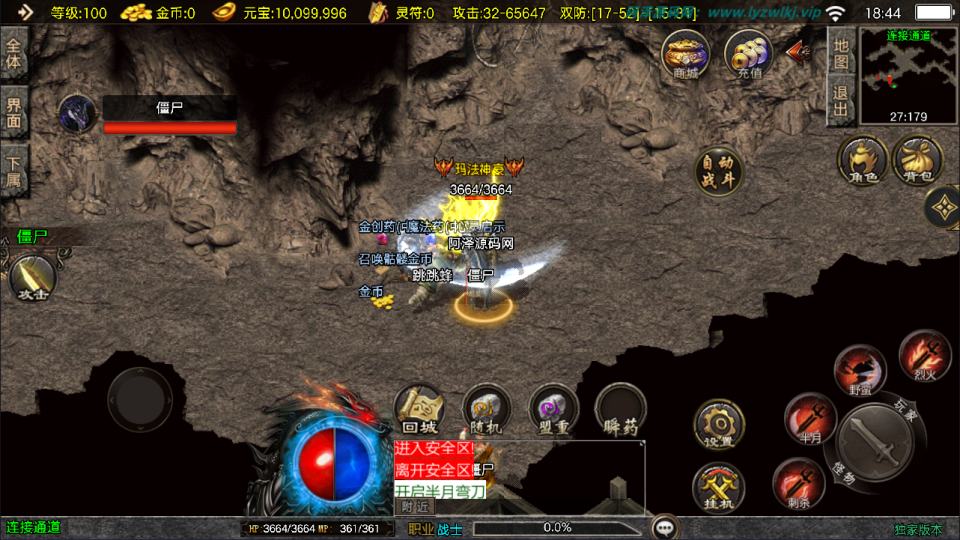This screenshot has width=960, height=540.
Task: Open the 设置 settings gear
Action: [718, 424]
